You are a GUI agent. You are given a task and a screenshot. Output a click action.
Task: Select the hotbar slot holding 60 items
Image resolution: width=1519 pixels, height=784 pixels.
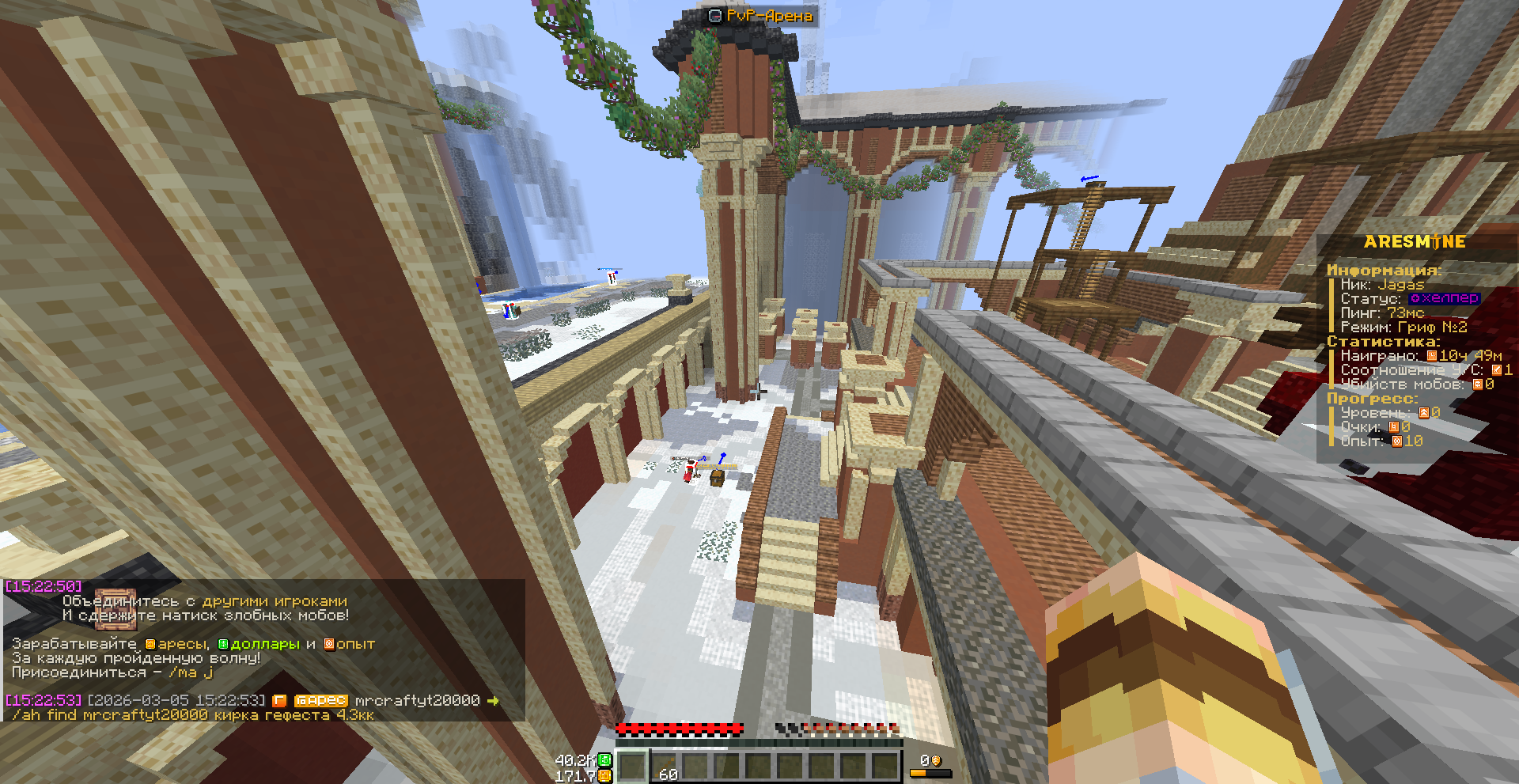point(664,766)
